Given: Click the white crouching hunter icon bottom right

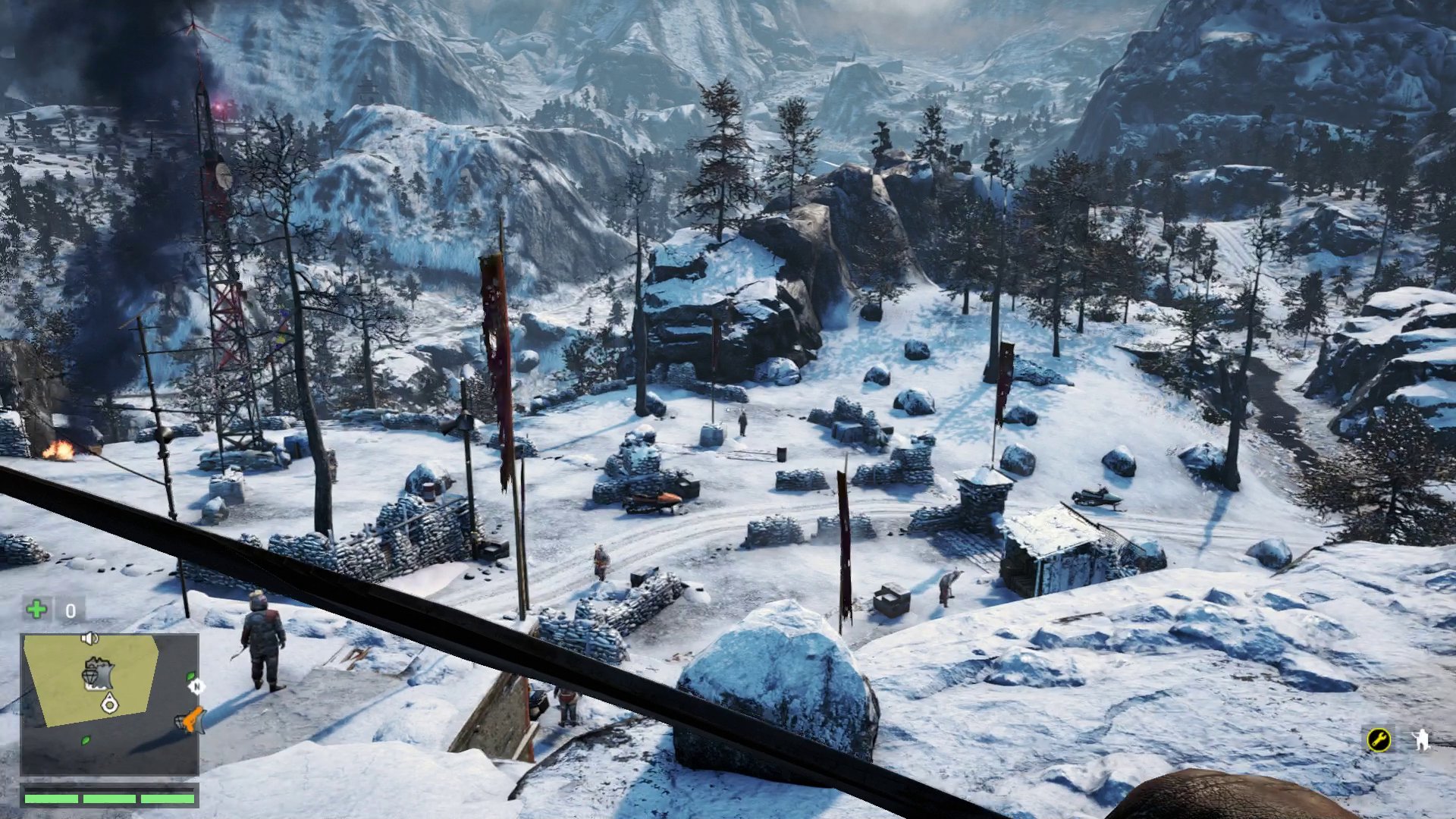Looking at the screenshot, I should 1423,739.
